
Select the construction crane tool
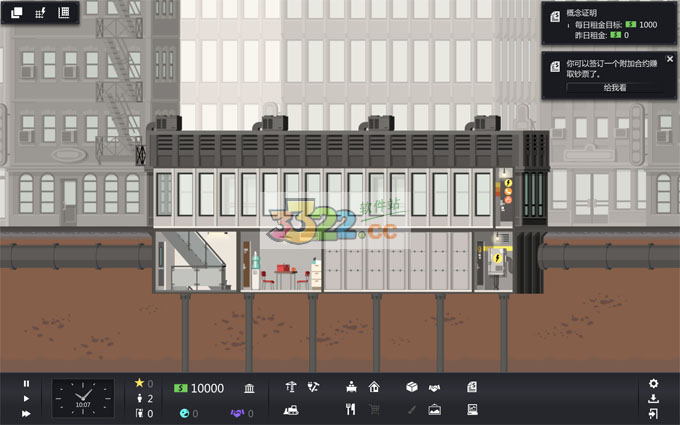point(290,387)
